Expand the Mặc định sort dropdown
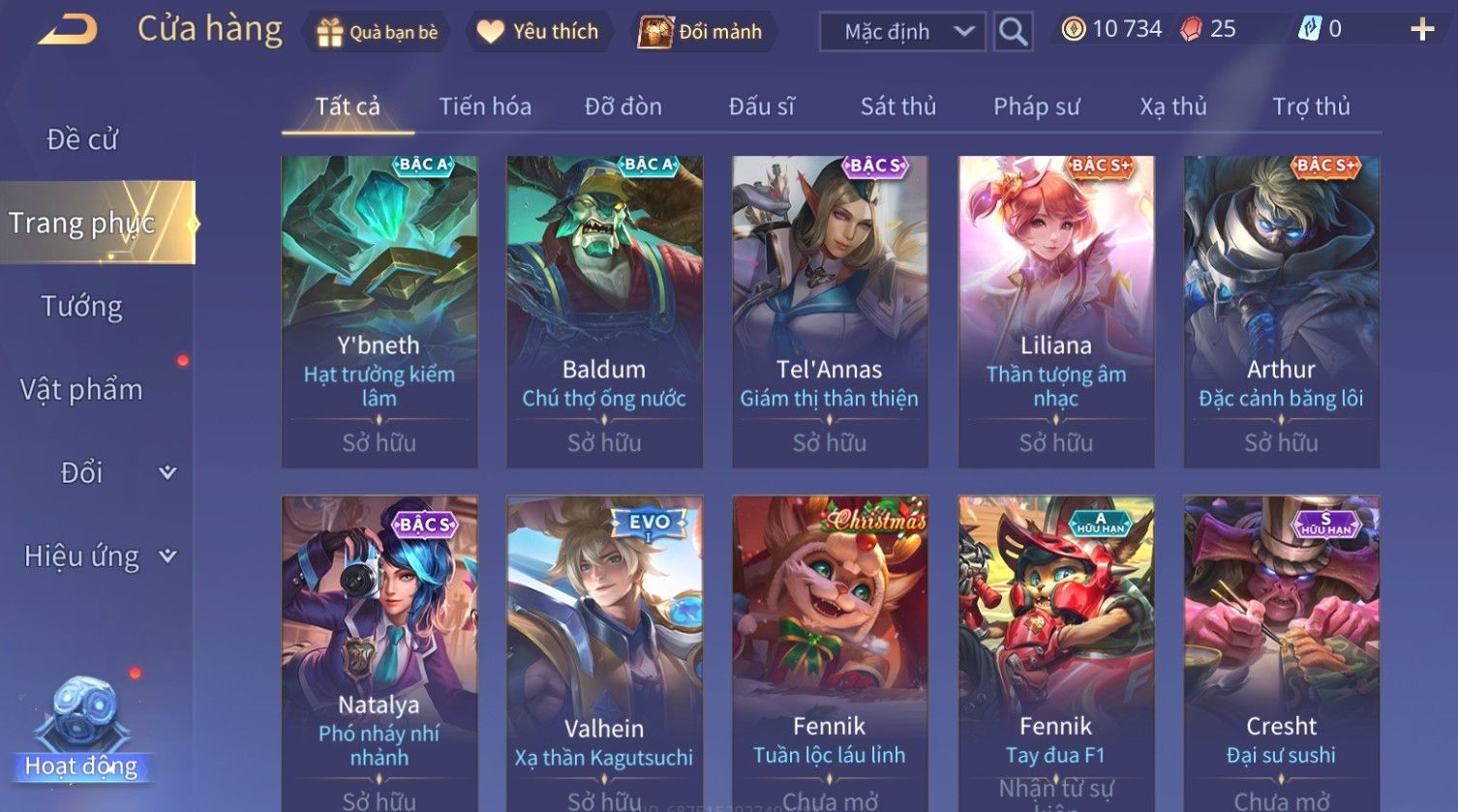This screenshot has width=1458, height=812. point(902,32)
